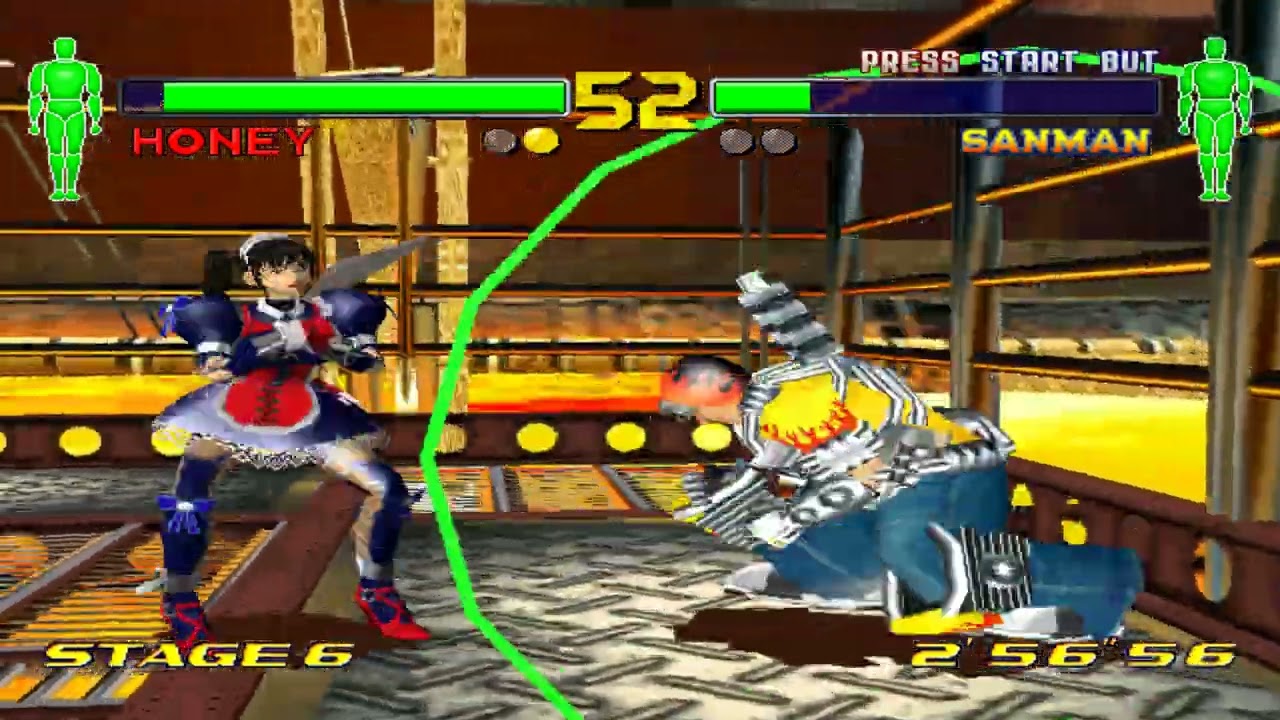The width and height of the screenshot is (1280, 720).
Task: Select the grey round marker beside the gold one
Action: [497, 140]
